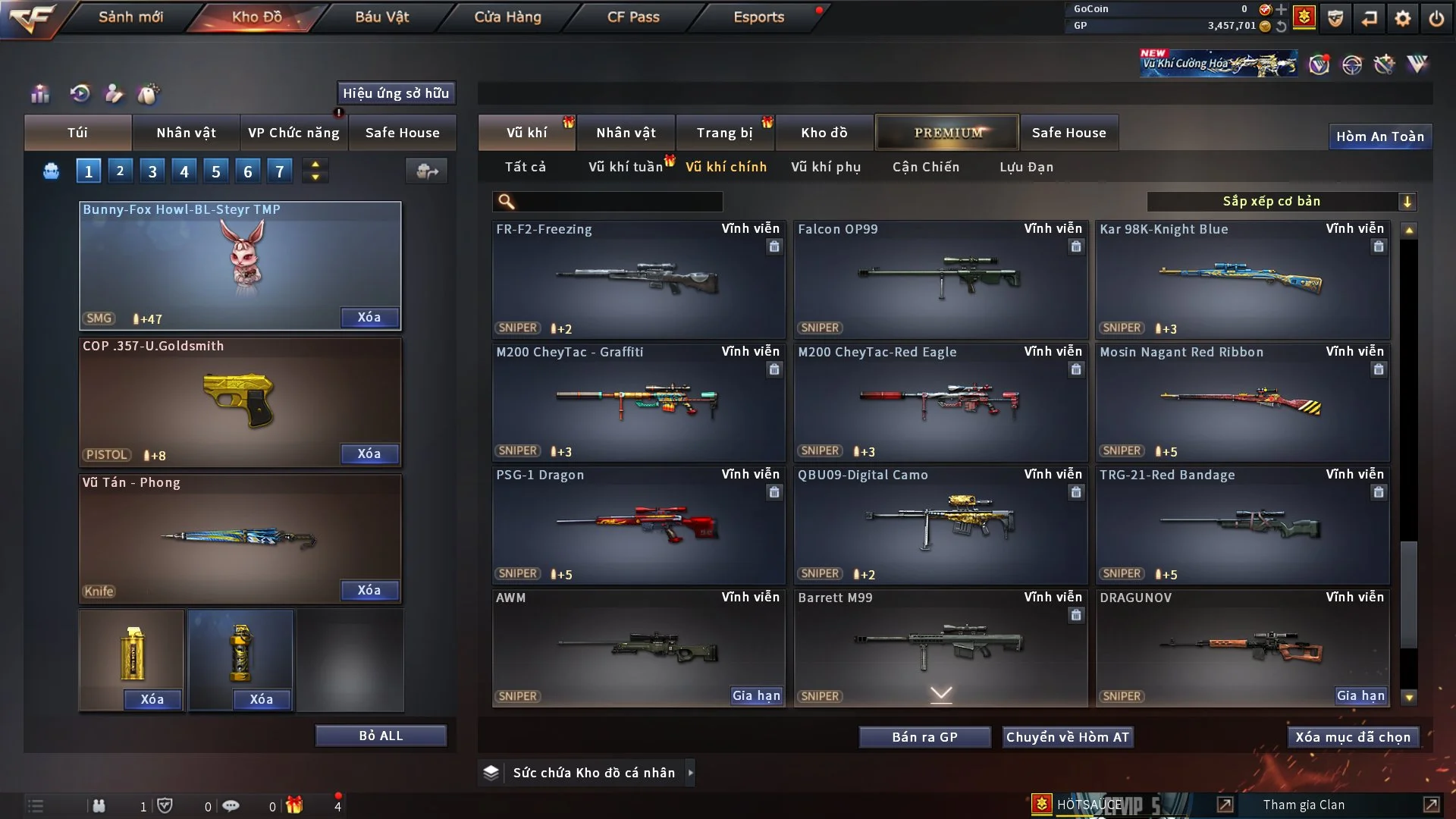Go to the CF Pass menu

point(633,17)
